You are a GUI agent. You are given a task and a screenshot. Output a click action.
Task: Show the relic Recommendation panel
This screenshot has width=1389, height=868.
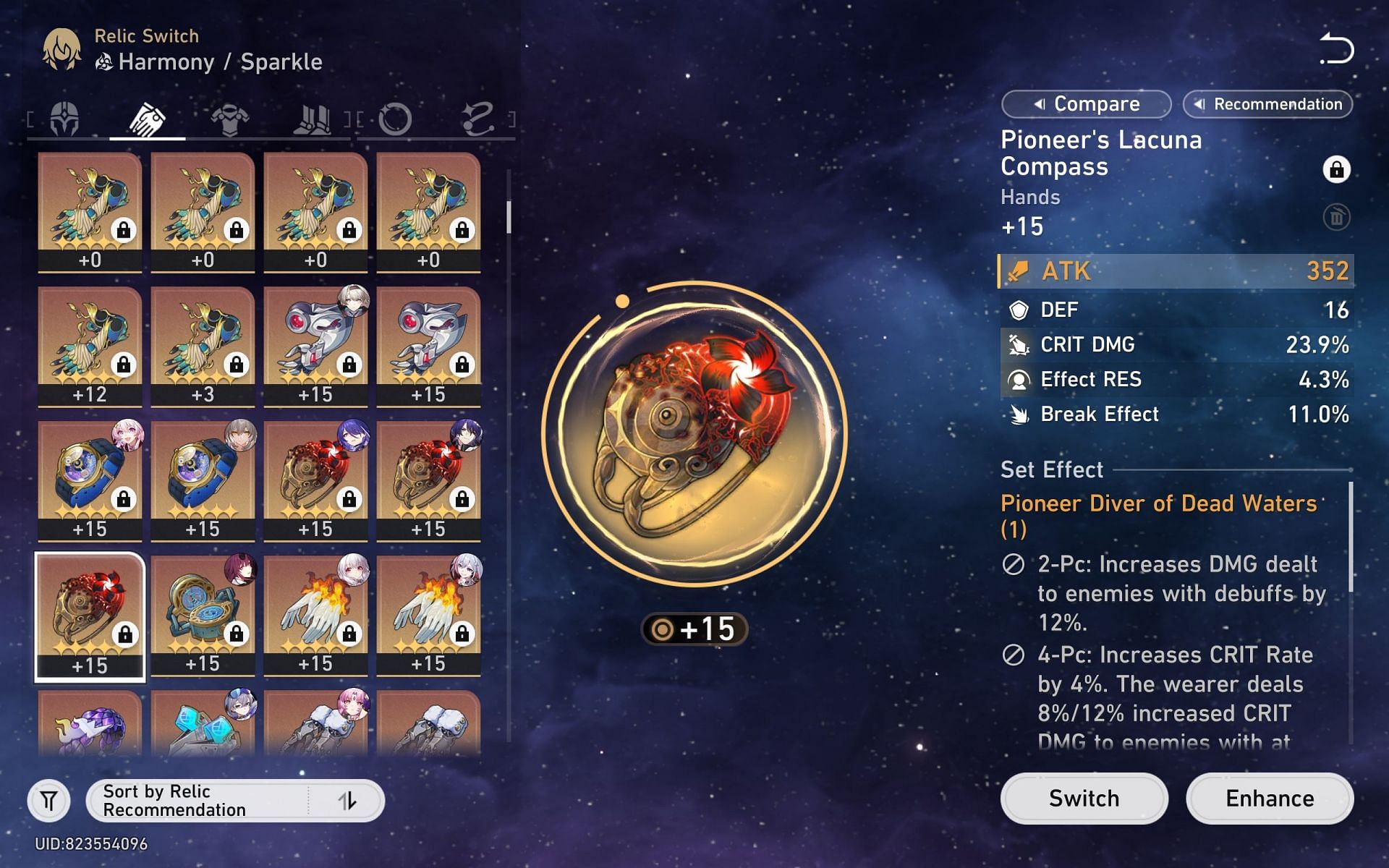(1267, 104)
